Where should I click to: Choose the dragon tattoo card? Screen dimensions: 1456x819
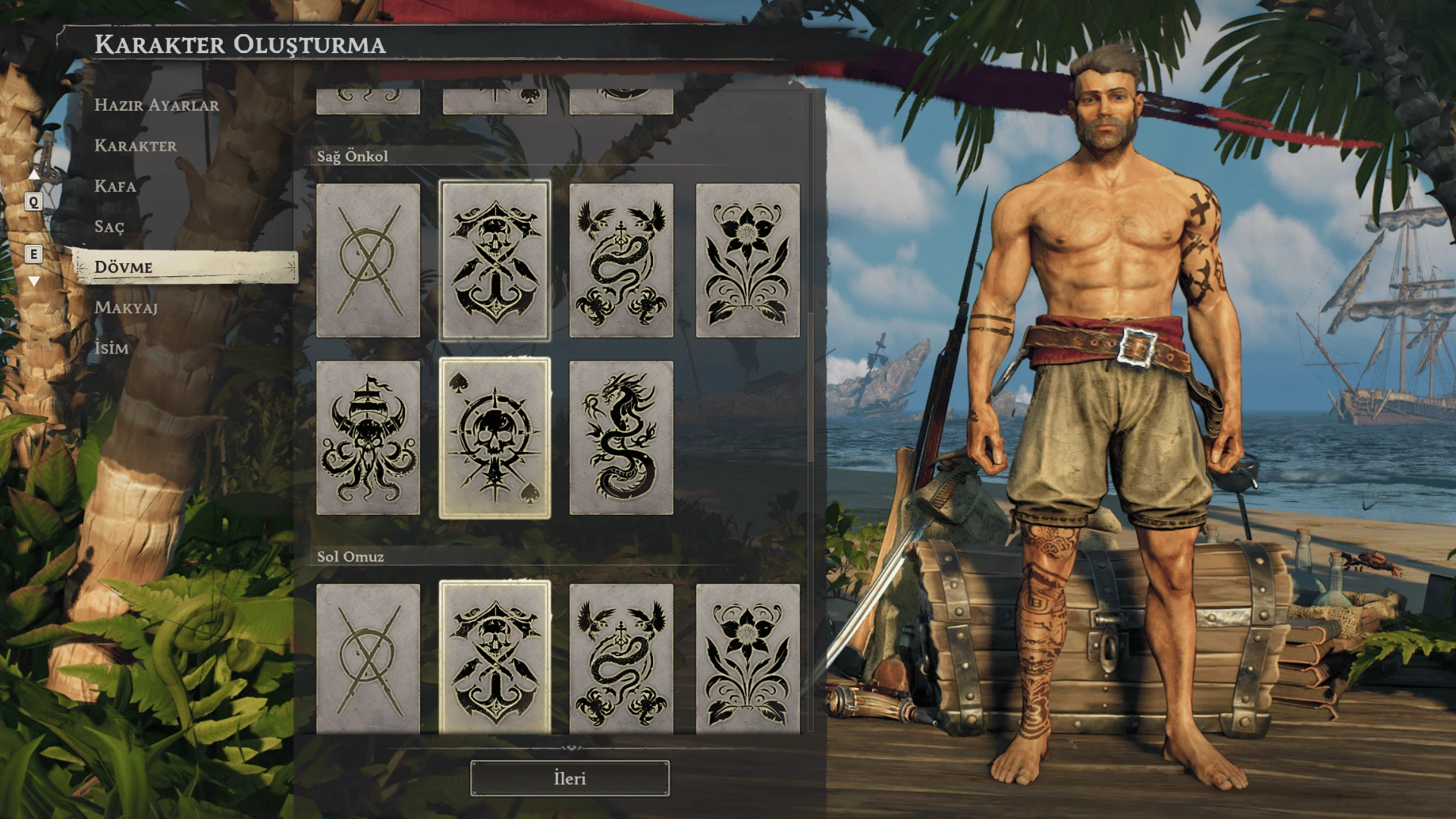[x=621, y=438]
